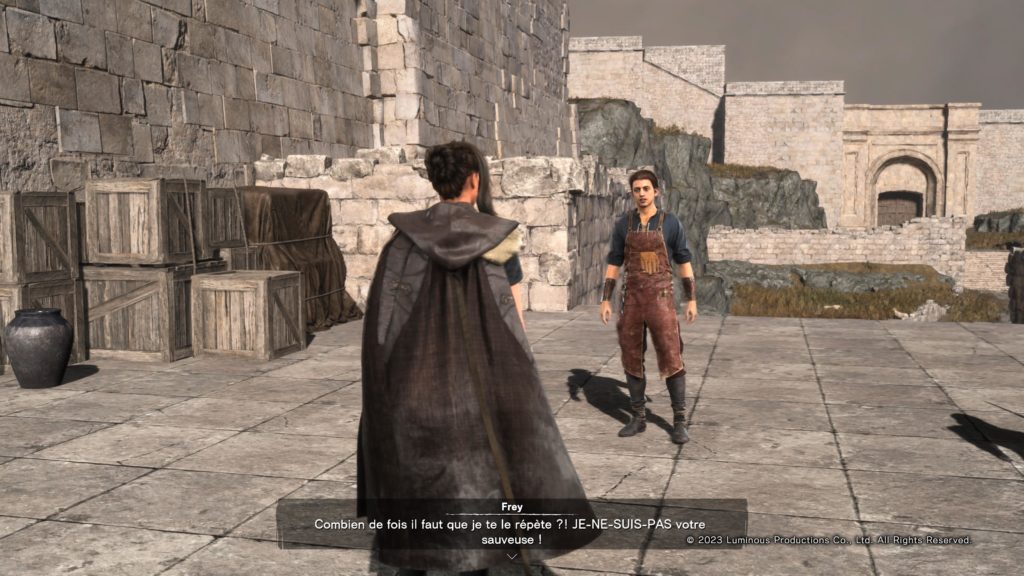The image size is (1024, 576).
Task: Advance the dialogue using the down chevron
Action: coord(512,556)
